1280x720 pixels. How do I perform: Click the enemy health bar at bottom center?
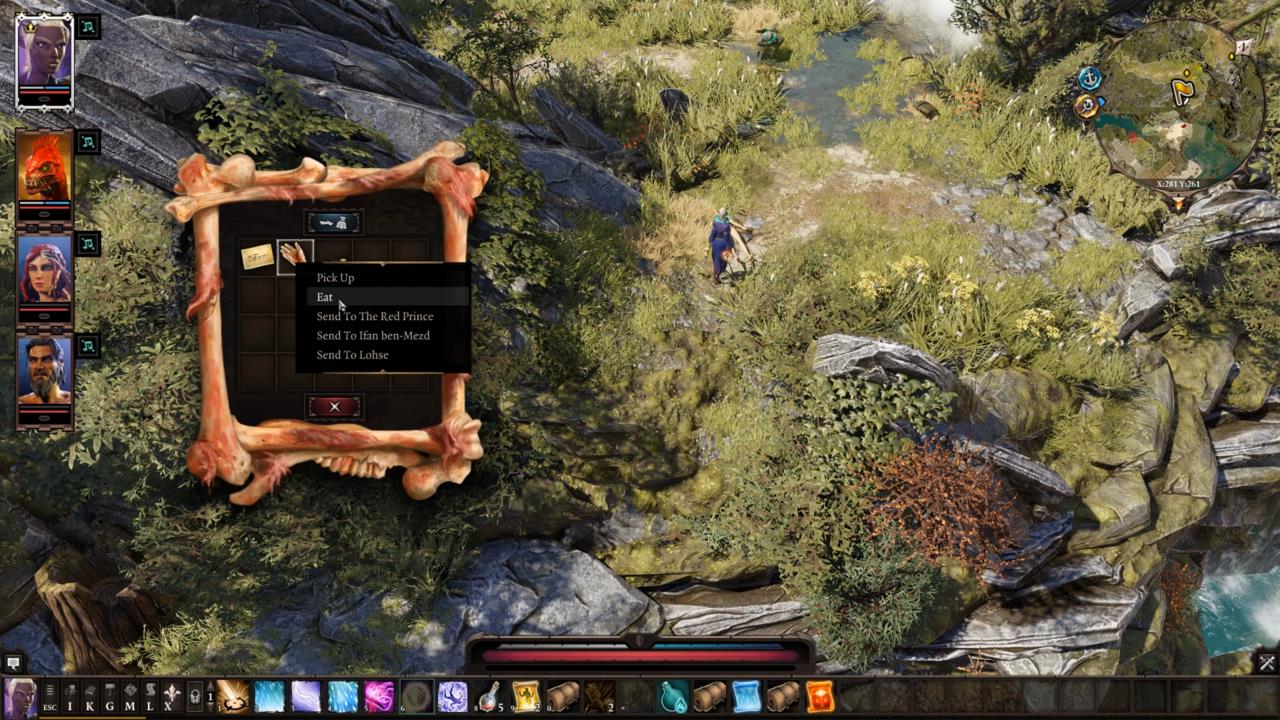click(640, 655)
